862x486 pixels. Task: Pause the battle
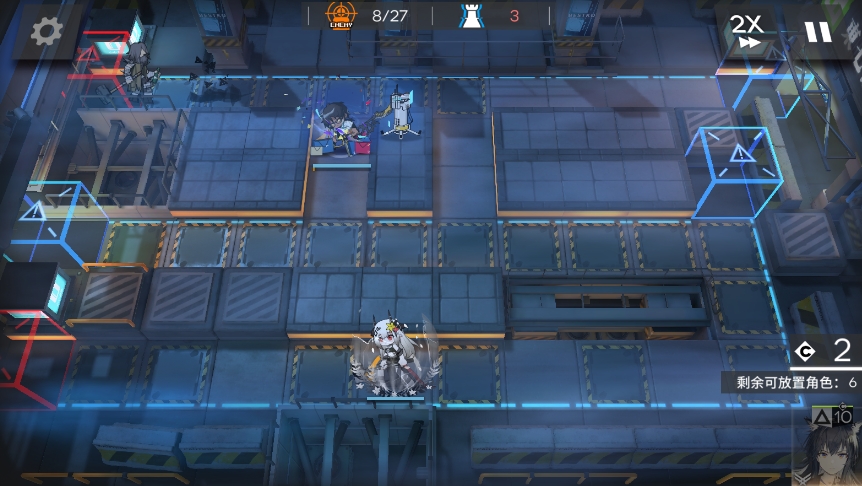818,32
